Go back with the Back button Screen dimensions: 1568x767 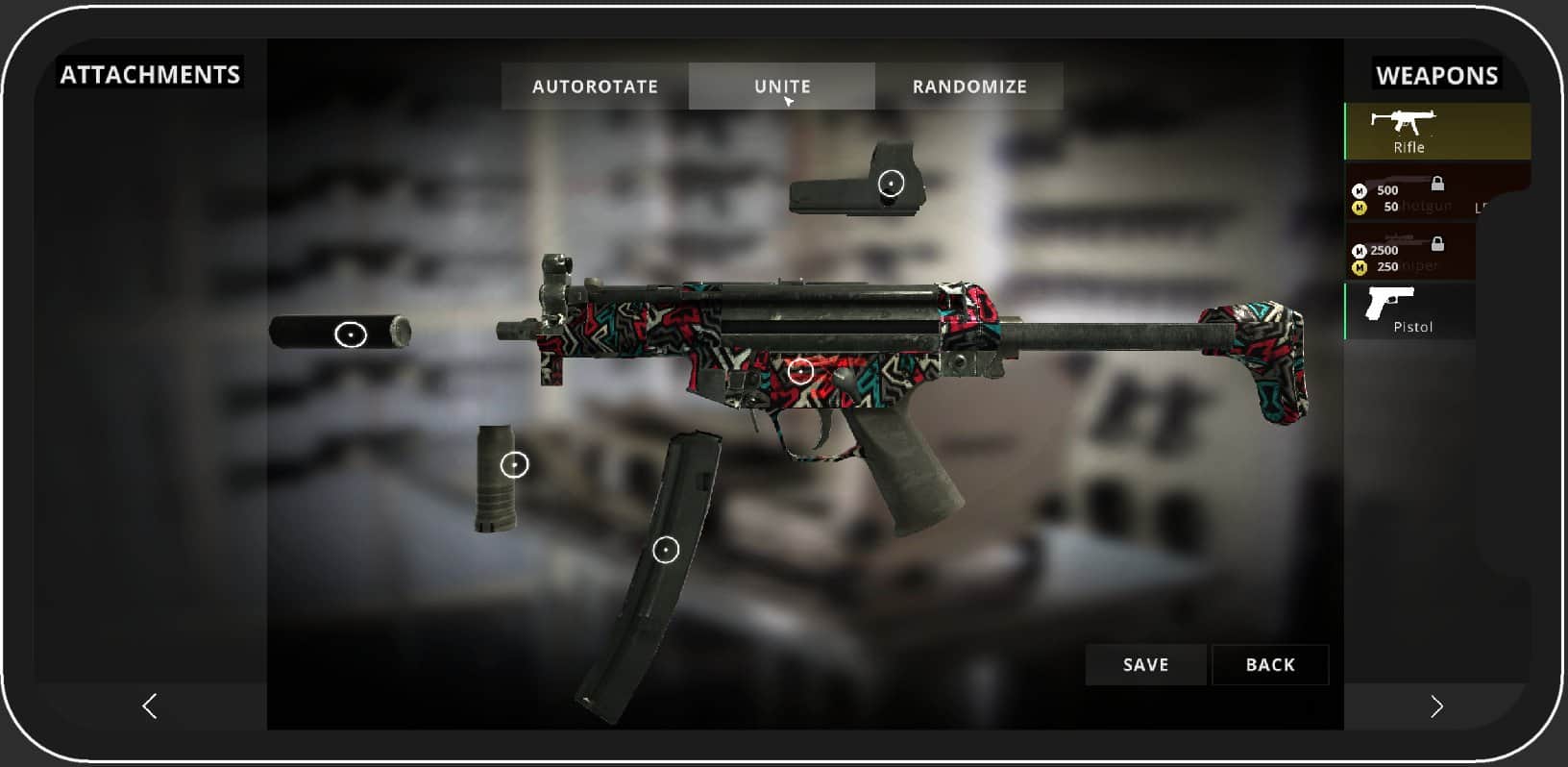click(x=1270, y=665)
